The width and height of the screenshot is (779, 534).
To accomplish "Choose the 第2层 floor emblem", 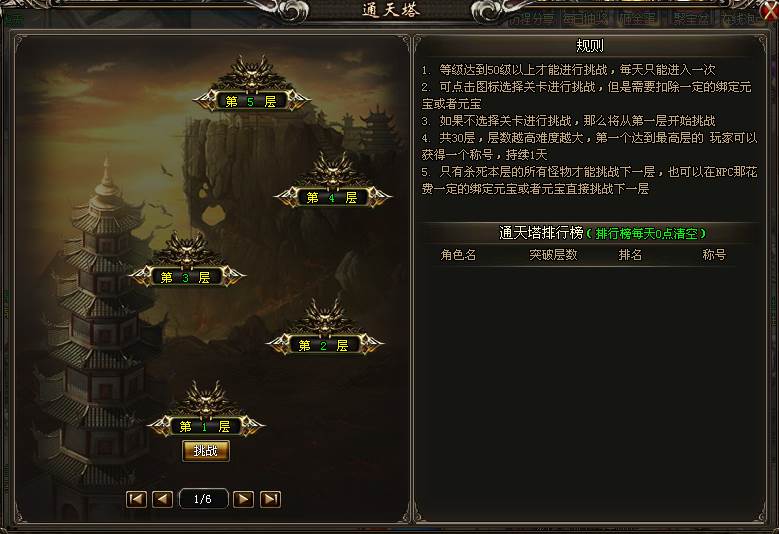I will coord(324,344).
